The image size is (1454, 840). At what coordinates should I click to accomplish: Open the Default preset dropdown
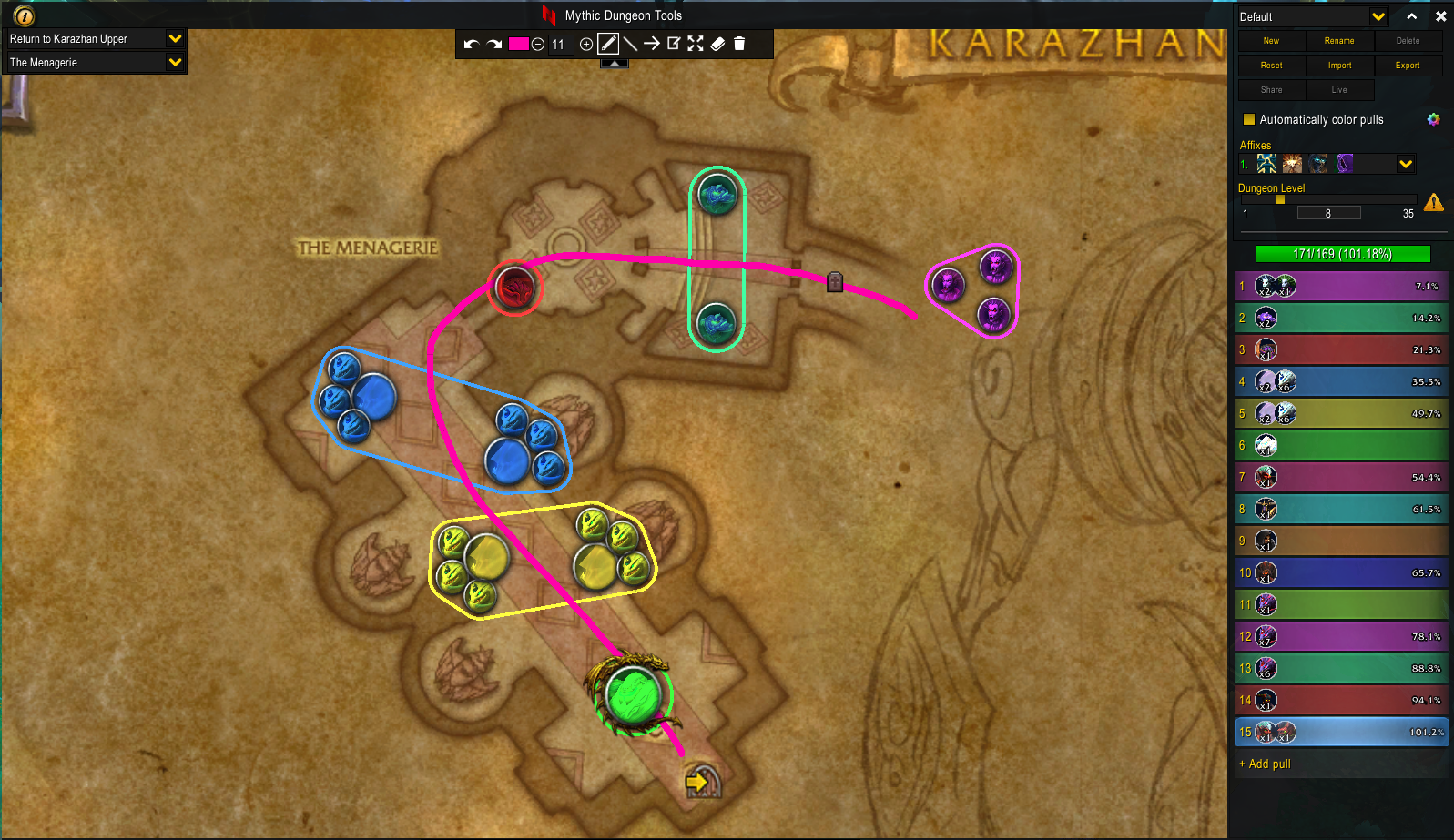(x=1378, y=16)
